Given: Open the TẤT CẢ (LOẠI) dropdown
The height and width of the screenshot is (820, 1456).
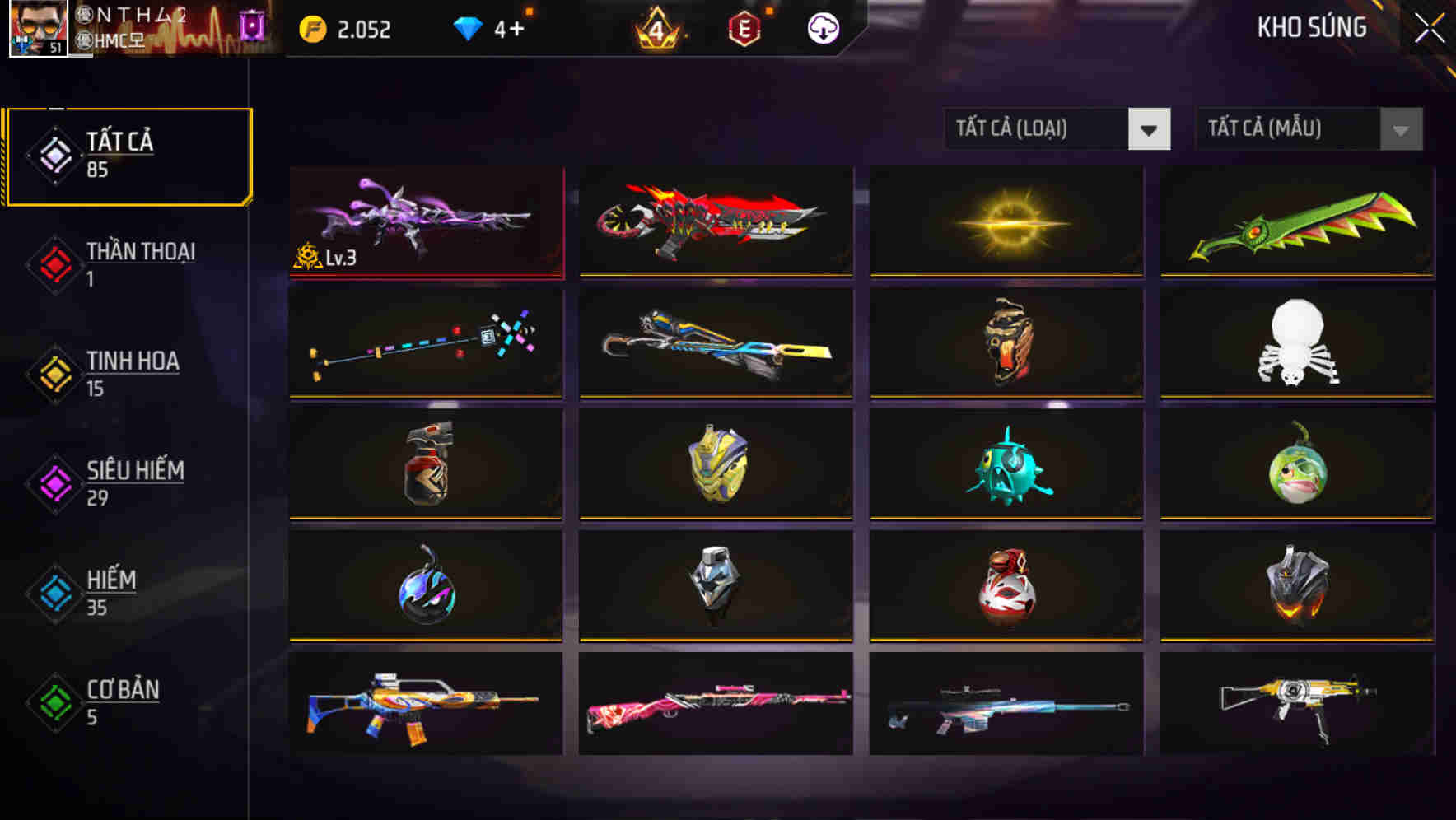Looking at the screenshot, I should tap(1057, 129).
